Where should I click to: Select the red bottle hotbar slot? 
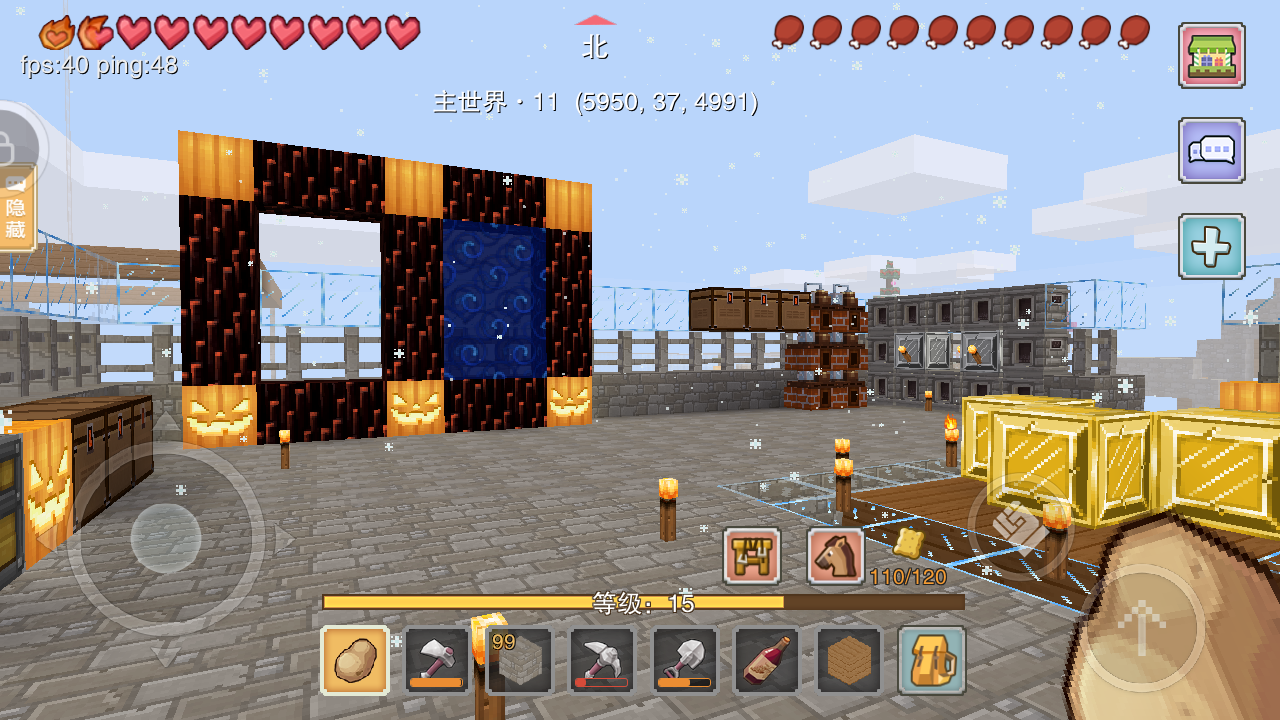(x=767, y=660)
